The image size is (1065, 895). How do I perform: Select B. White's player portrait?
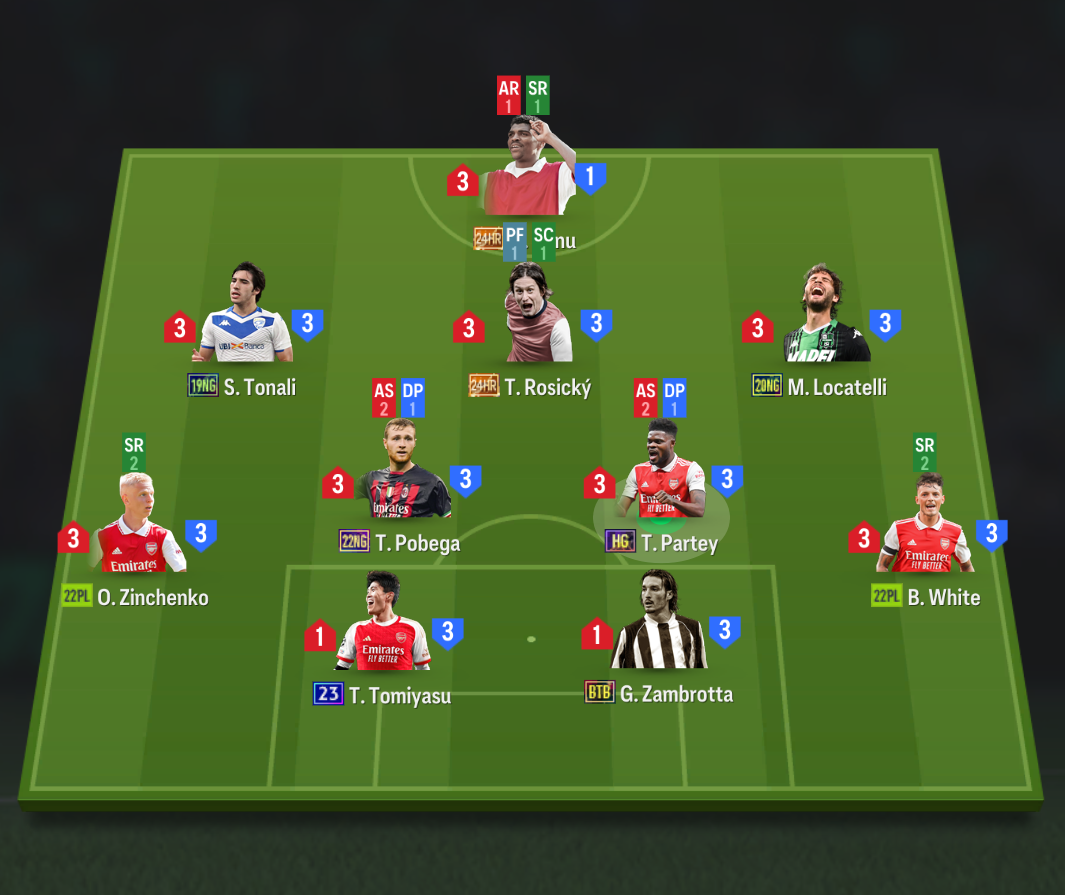click(925, 530)
